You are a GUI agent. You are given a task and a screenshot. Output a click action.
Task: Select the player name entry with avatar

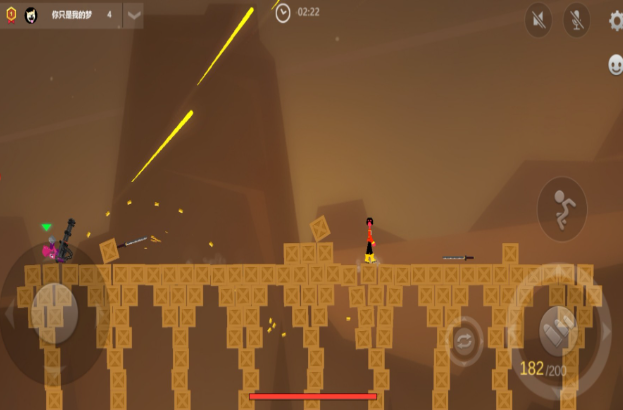[x=70, y=15]
